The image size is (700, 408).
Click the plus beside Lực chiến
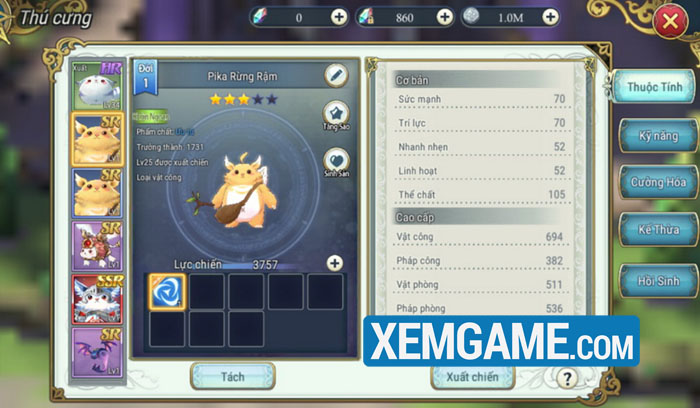click(x=334, y=263)
